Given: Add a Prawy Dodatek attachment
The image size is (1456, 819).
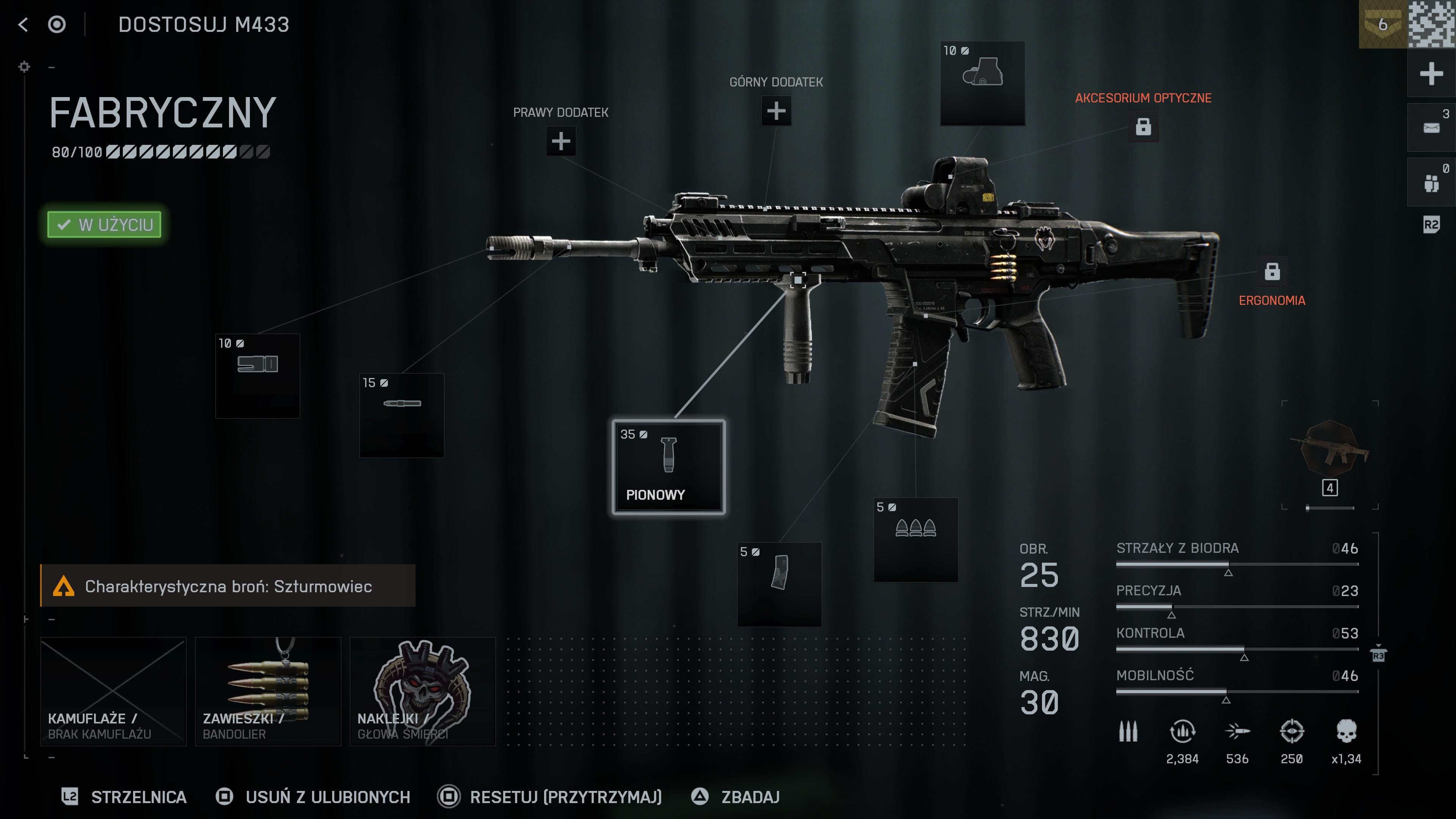Looking at the screenshot, I should click(x=561, y=141).
